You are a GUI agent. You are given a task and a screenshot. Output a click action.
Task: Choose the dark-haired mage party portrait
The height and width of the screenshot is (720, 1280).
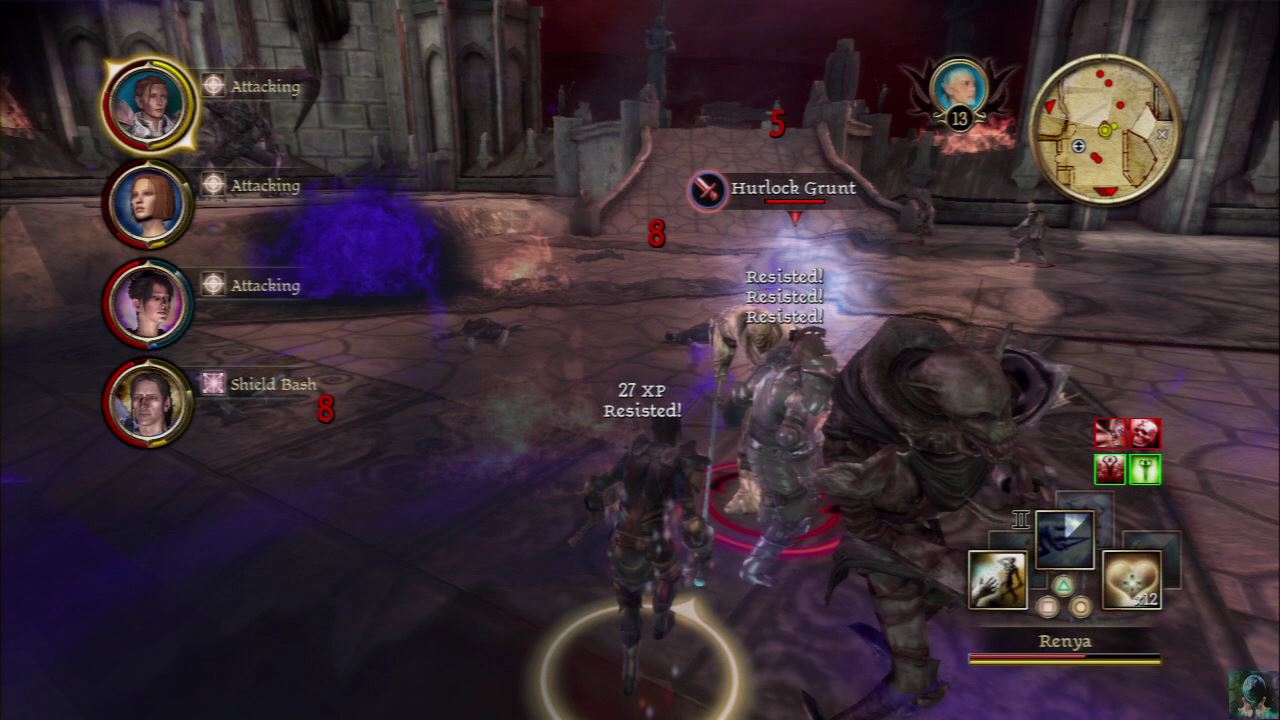pos(149,303)
